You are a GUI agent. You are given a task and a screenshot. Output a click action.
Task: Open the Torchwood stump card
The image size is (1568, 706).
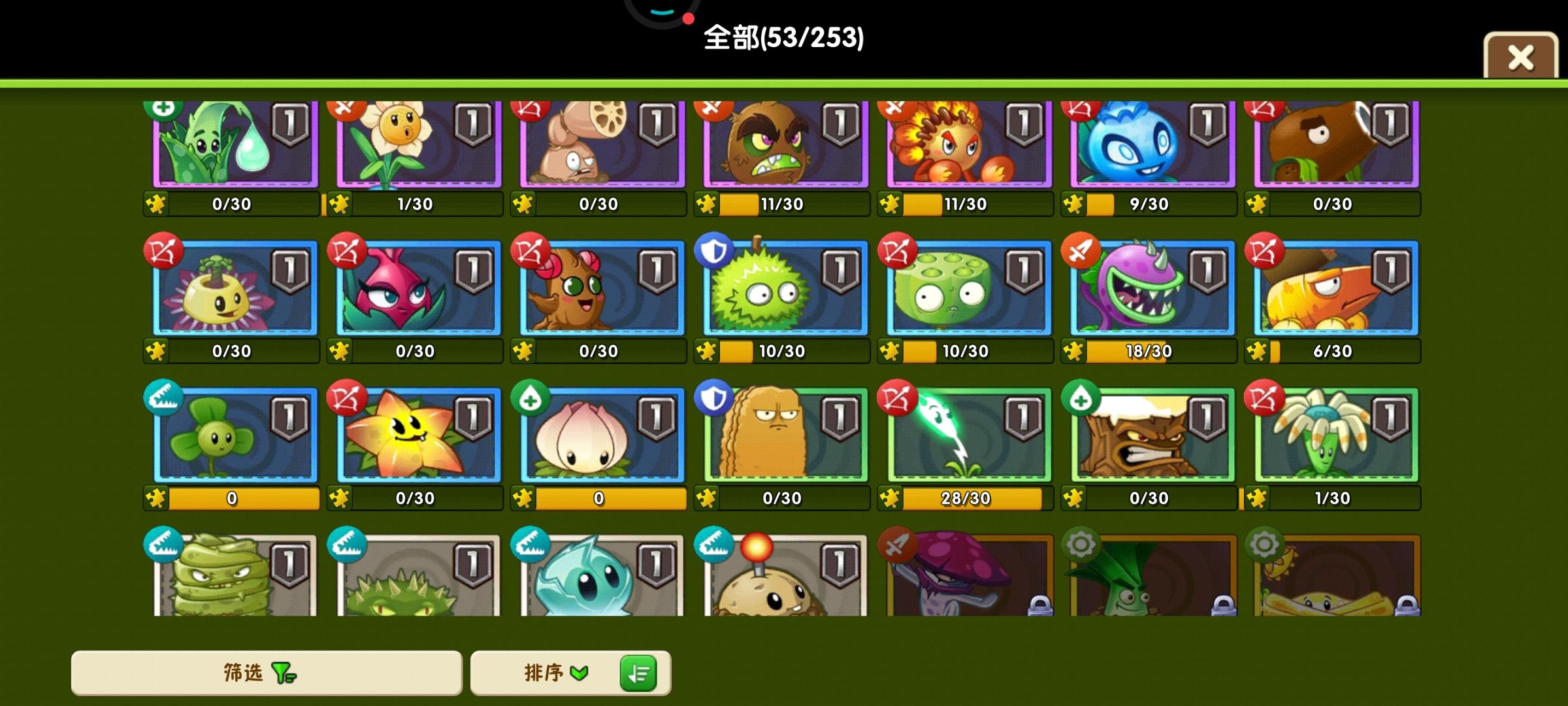coord(1150,435)
